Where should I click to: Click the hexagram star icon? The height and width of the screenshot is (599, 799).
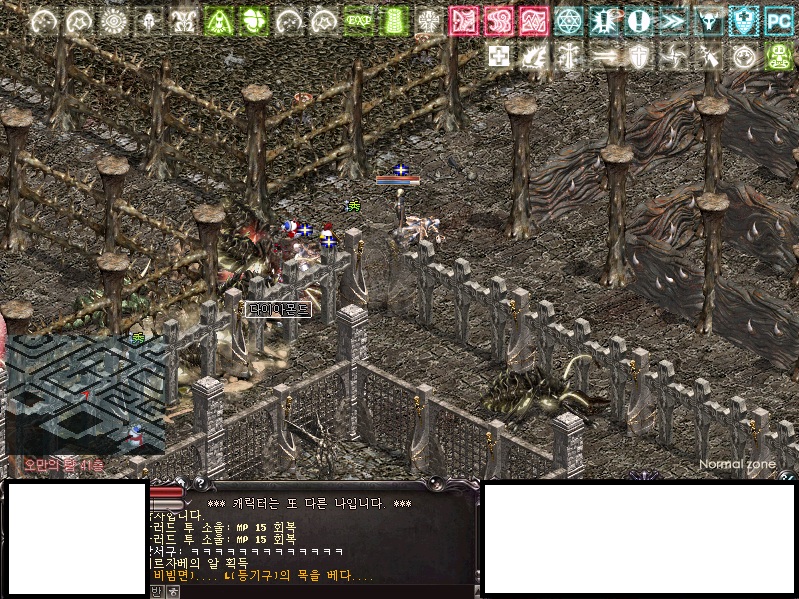pos(568,21)
